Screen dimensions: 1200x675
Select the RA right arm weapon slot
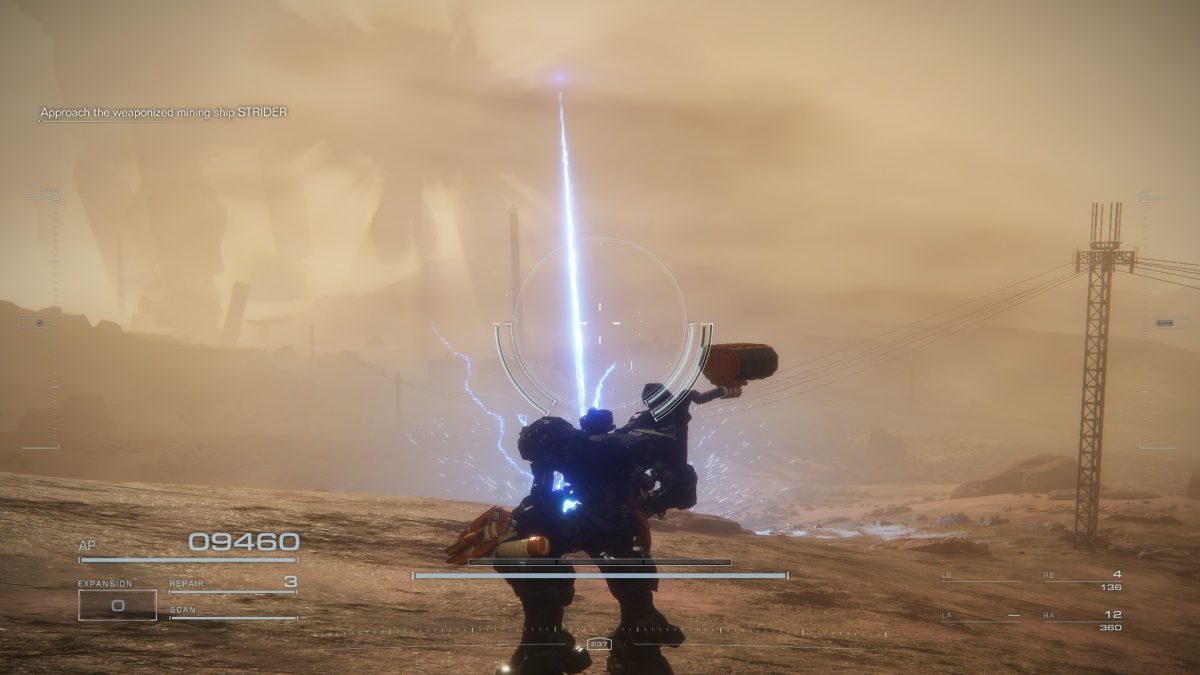point(1082,618)
